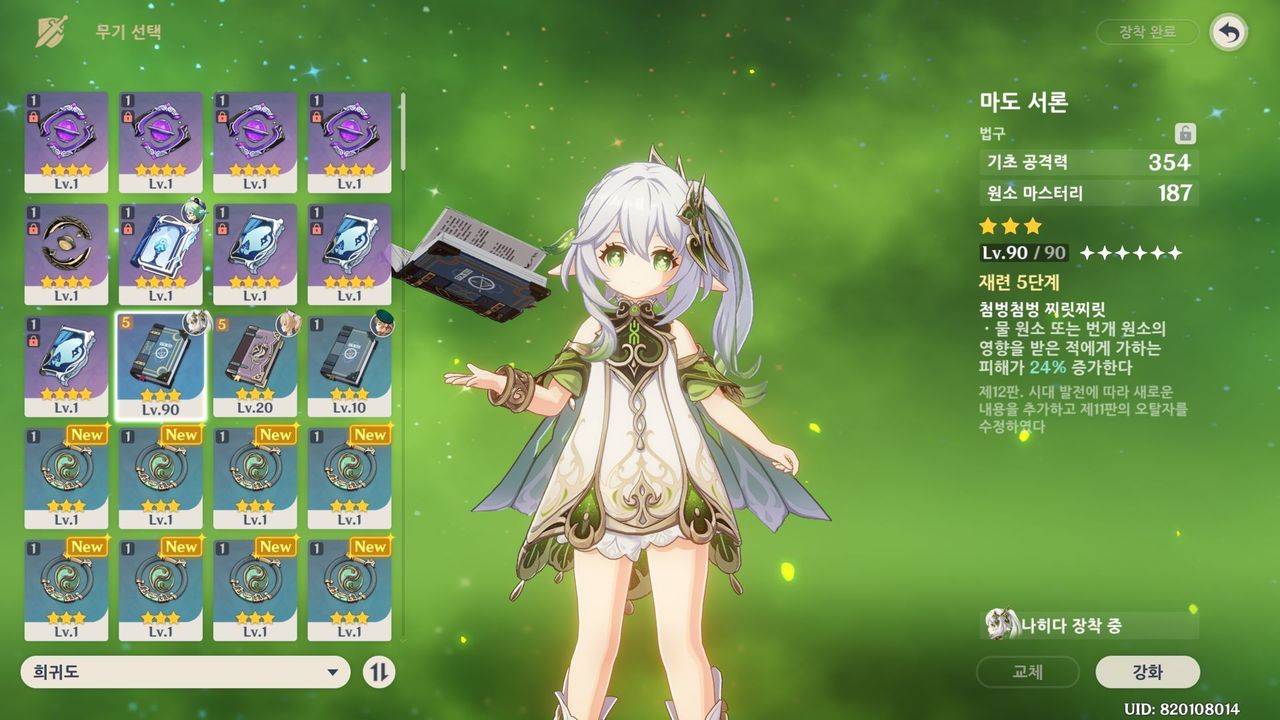The width and height of the screenshot is (1280, 720).
Task: Click the 교체 swap button
Action: (x=1027, y=672)
